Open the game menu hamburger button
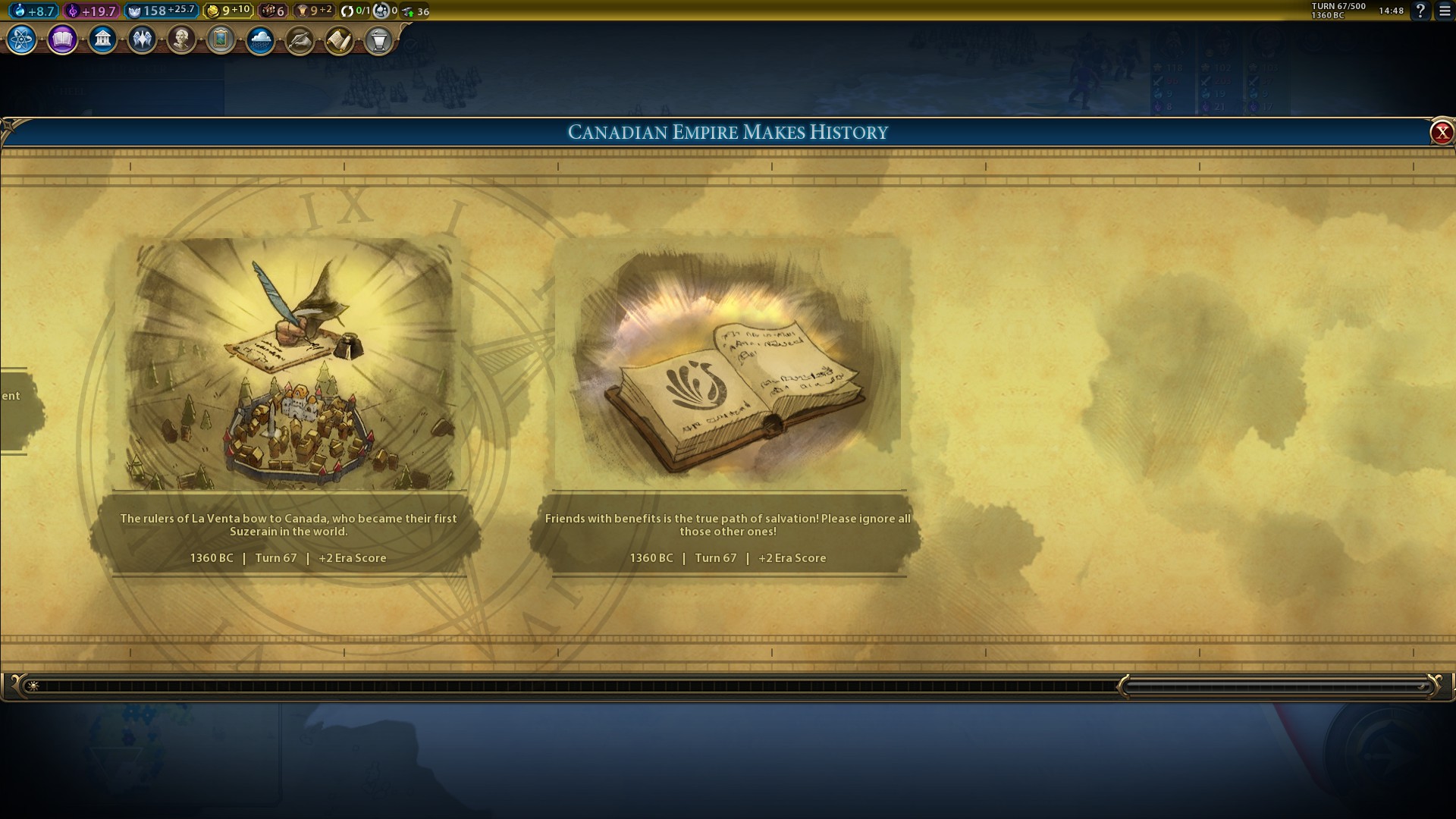This screenshot has width=1456, height=819. coord(1445,11)
